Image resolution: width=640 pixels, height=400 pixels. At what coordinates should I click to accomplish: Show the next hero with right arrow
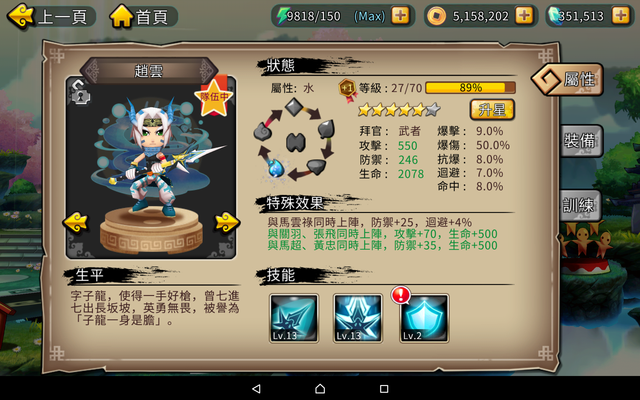[x=226, y=221]
